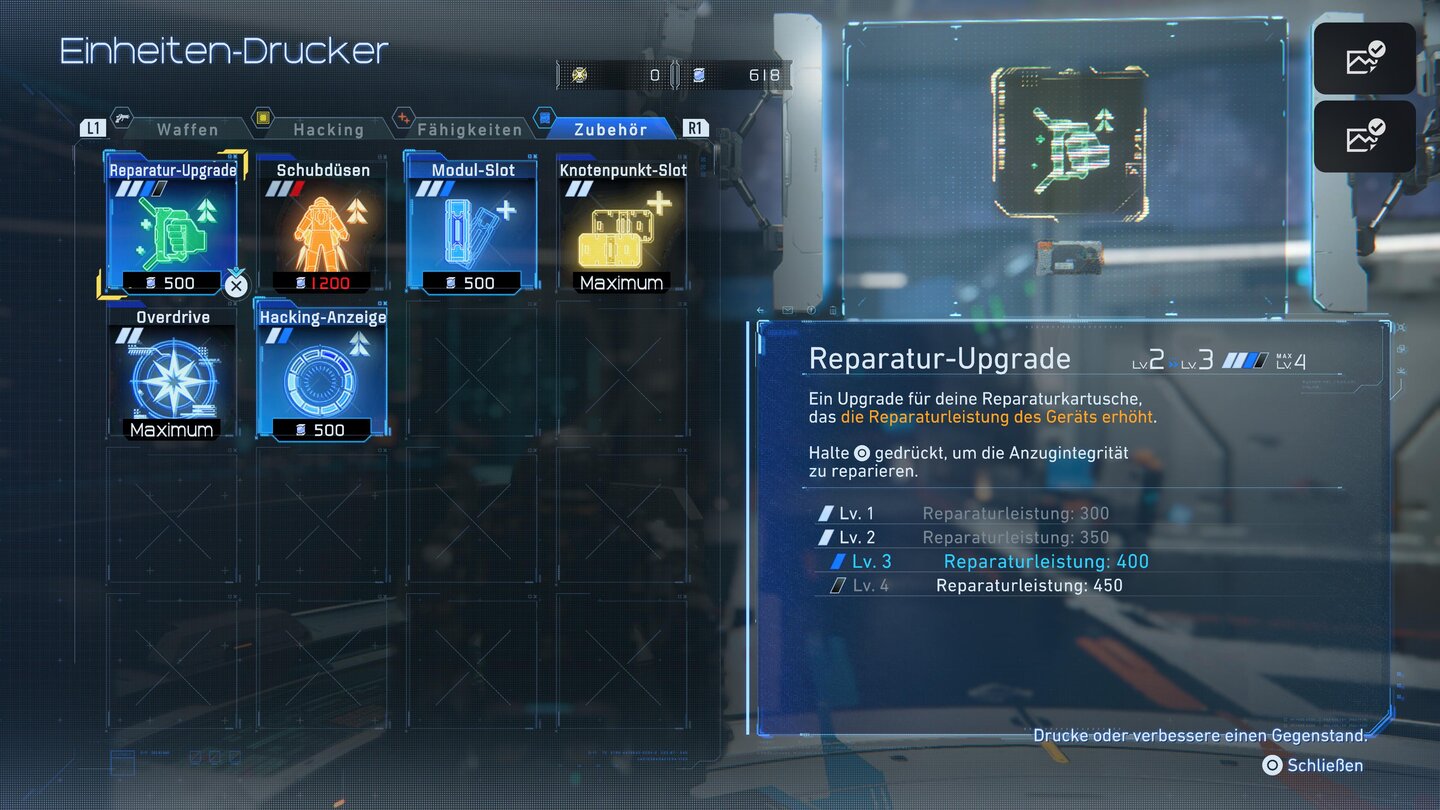The height and width of the screenshot is (810, 1440).
Task: Select the Reparatur-Upgrade item
Action: (x=172, y=224)
